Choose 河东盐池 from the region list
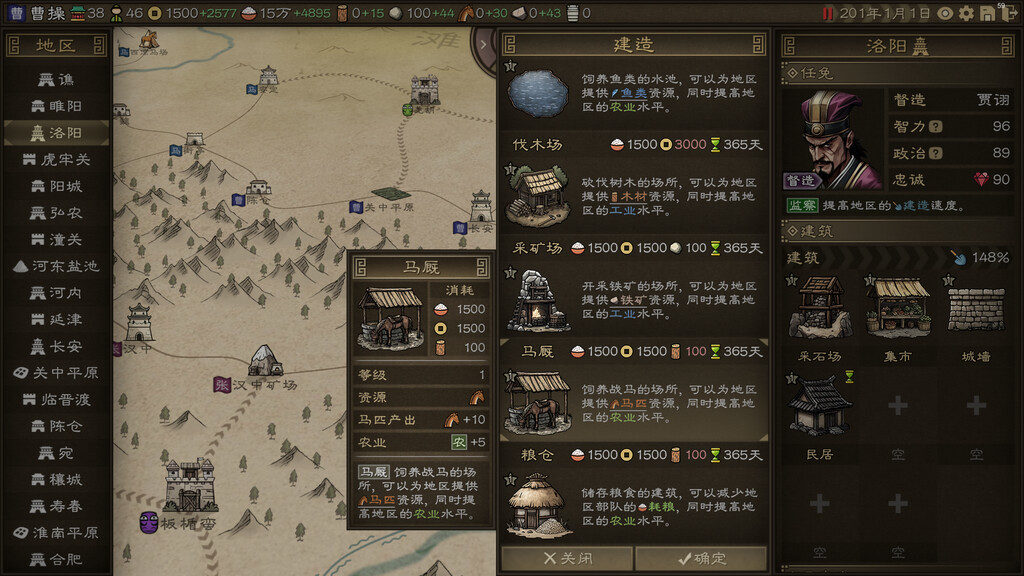This screenshot has height=576, width=1024. point(57,266)
